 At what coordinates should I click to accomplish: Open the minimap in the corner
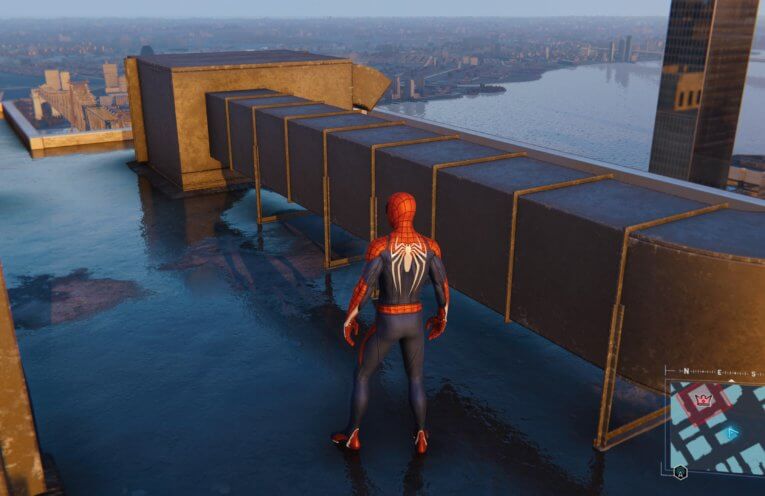click(x=716, y=426)
